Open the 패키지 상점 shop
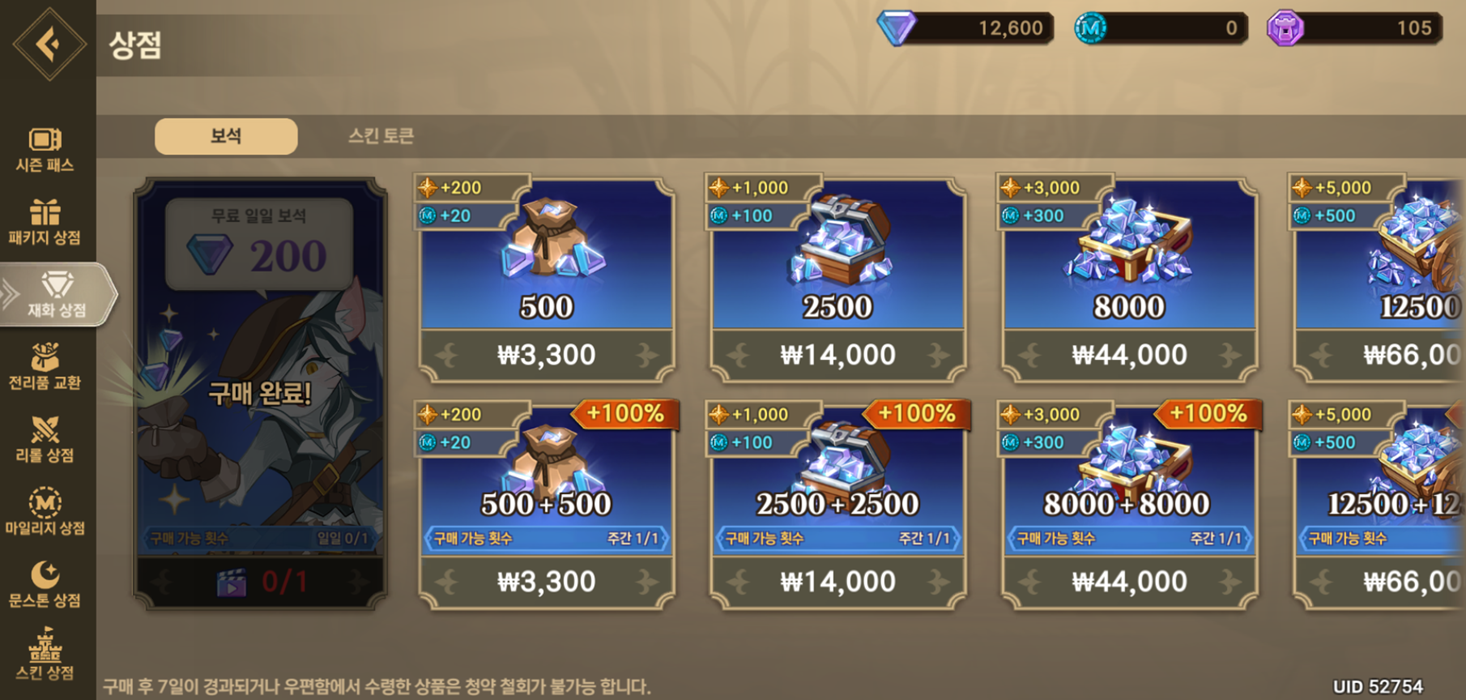 (x=45, y=222)
